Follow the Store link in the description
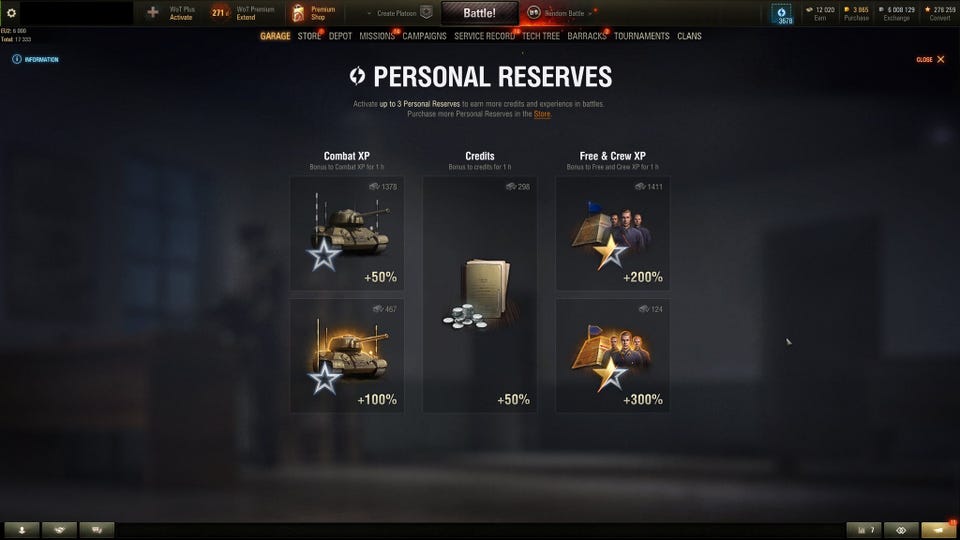Viewport: 960px width, 540px height. [542, 114]
